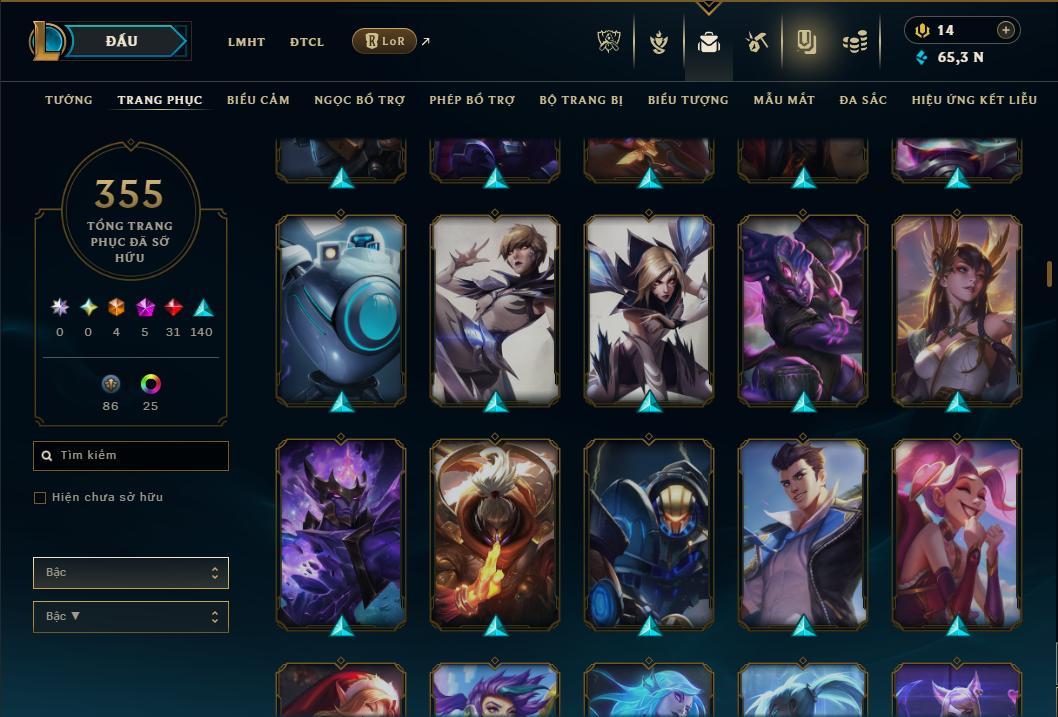Select the white-and-cyan robot skin card
This screenshot has width=1058, height=717.
pyautogui.click(x=340, y=310)
